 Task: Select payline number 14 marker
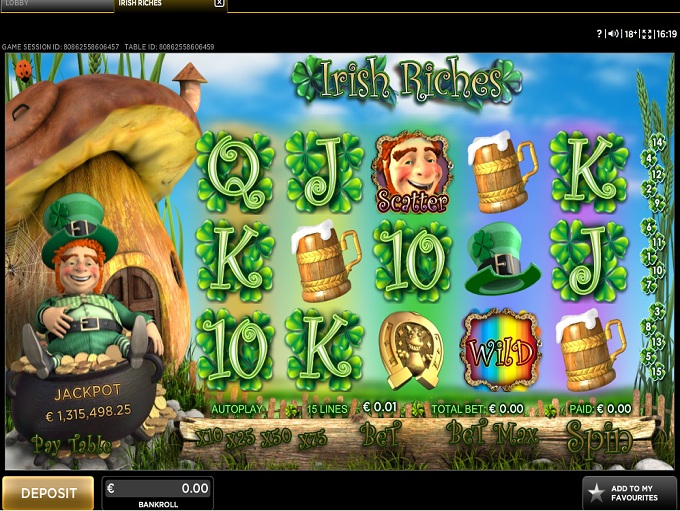(x=658, y=142)
